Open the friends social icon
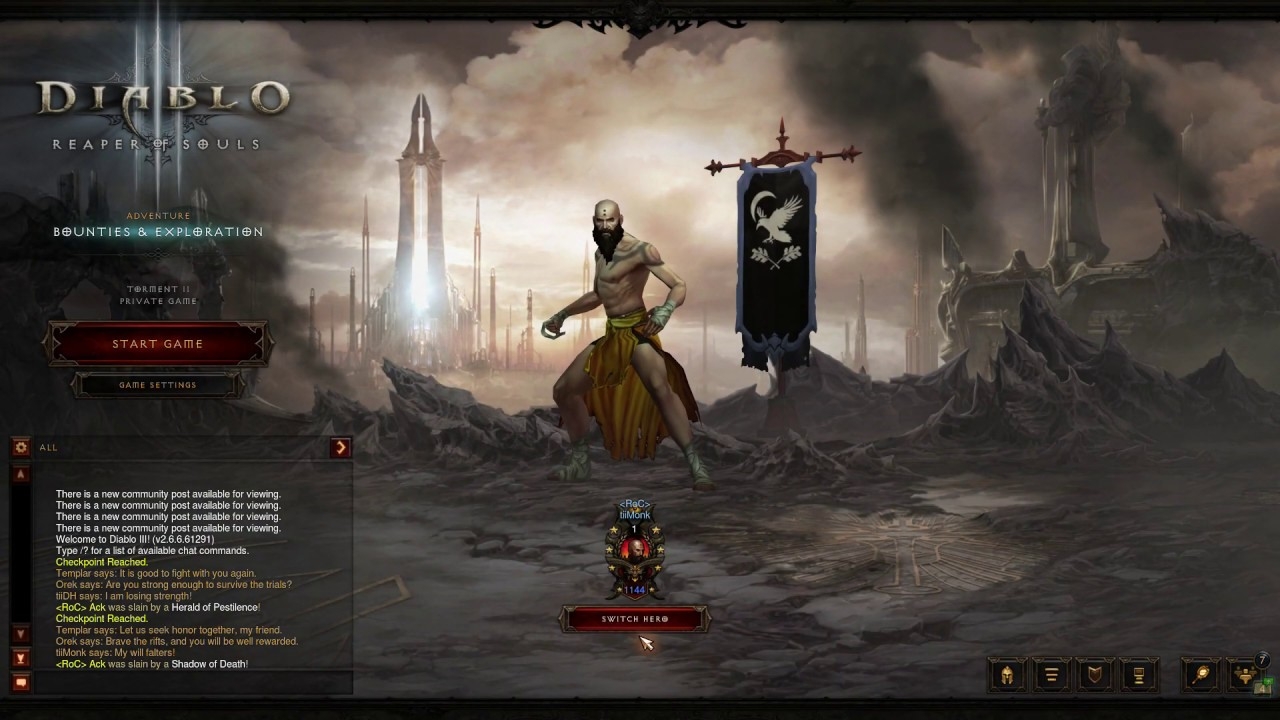 pos(1246,675)
